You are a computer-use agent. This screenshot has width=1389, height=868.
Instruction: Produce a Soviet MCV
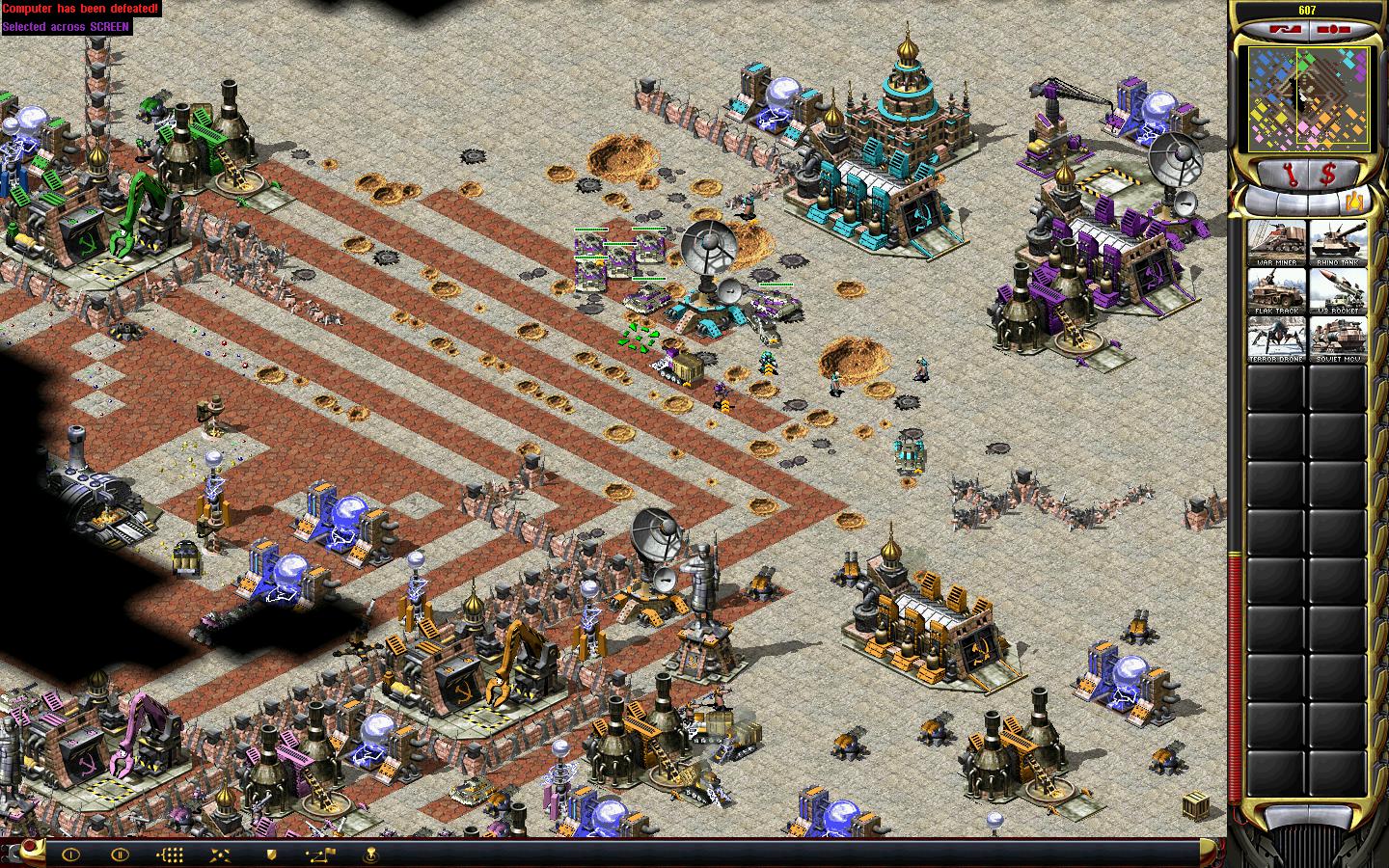[x=1337, y=339]
